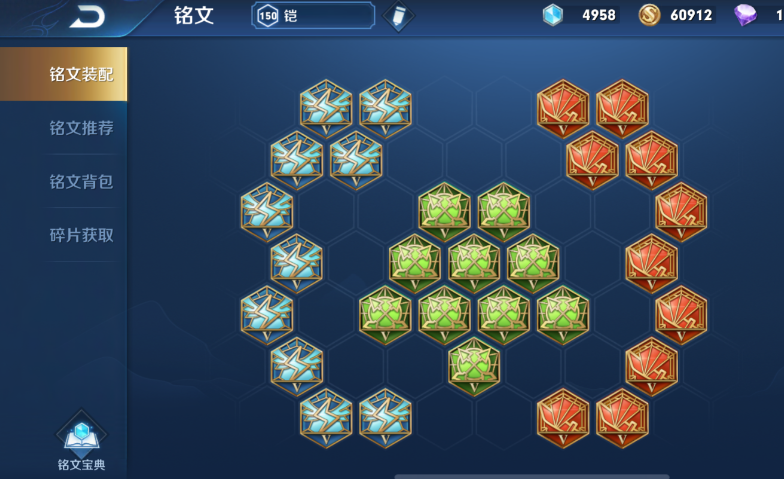Edit rune page name with pencil icon
The width and height of the screenshot is (784, 479).
(x=398, y=16)
